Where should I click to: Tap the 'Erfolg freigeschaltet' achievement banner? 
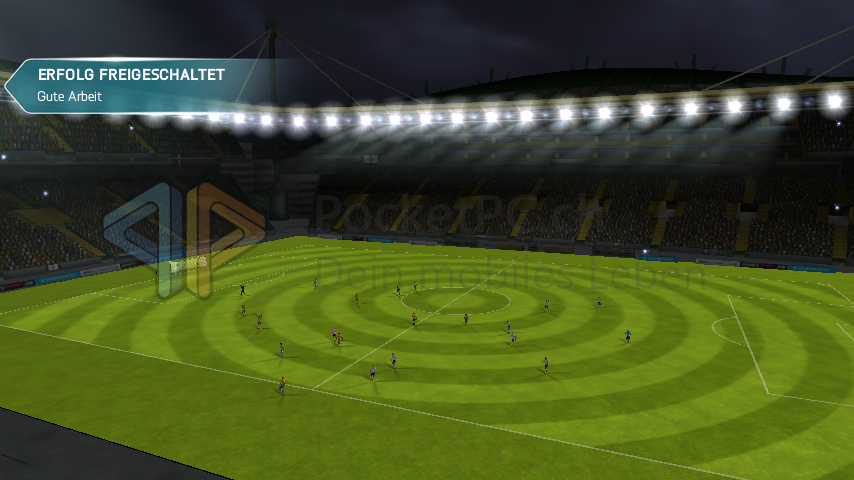(130, 86)
